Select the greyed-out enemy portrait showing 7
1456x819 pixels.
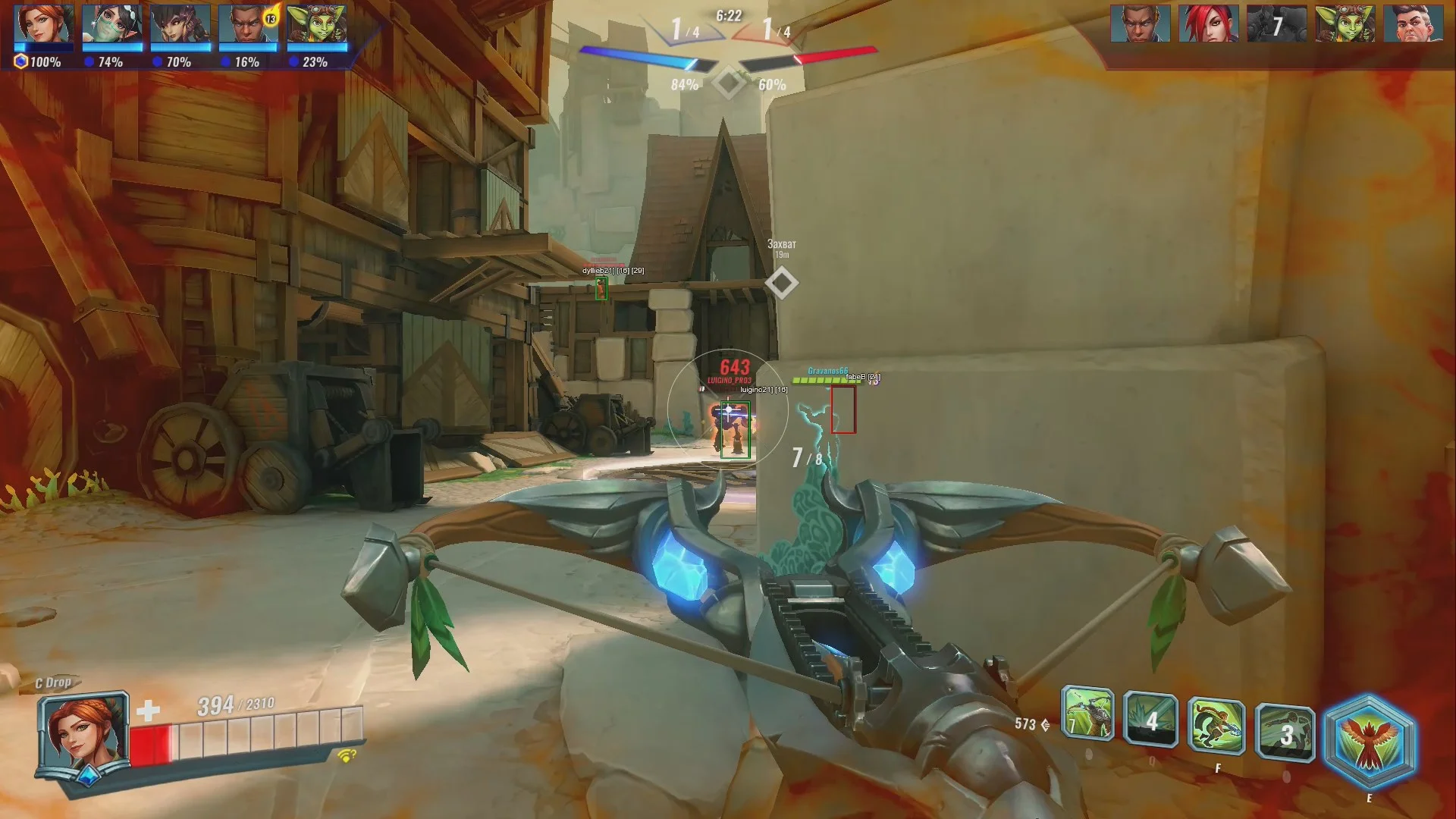(1276, 24)
